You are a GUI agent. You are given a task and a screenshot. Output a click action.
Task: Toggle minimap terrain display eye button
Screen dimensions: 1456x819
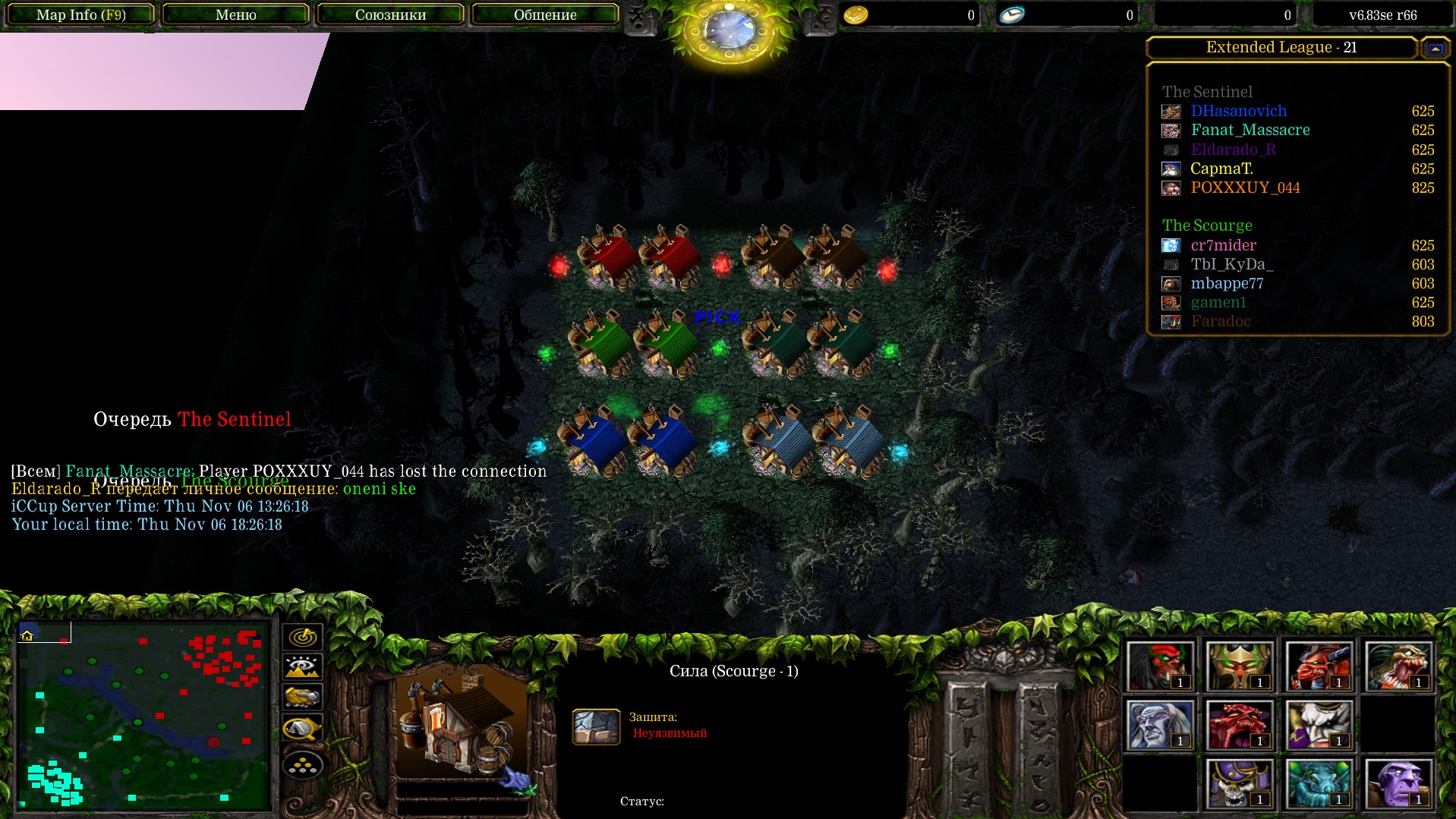click(x=302, y=667)
